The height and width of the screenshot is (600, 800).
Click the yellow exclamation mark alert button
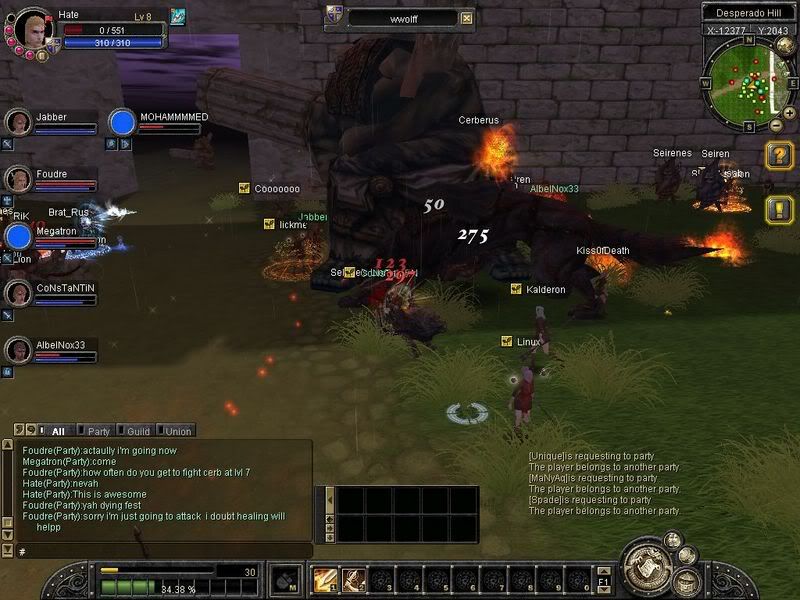(780, 209)
